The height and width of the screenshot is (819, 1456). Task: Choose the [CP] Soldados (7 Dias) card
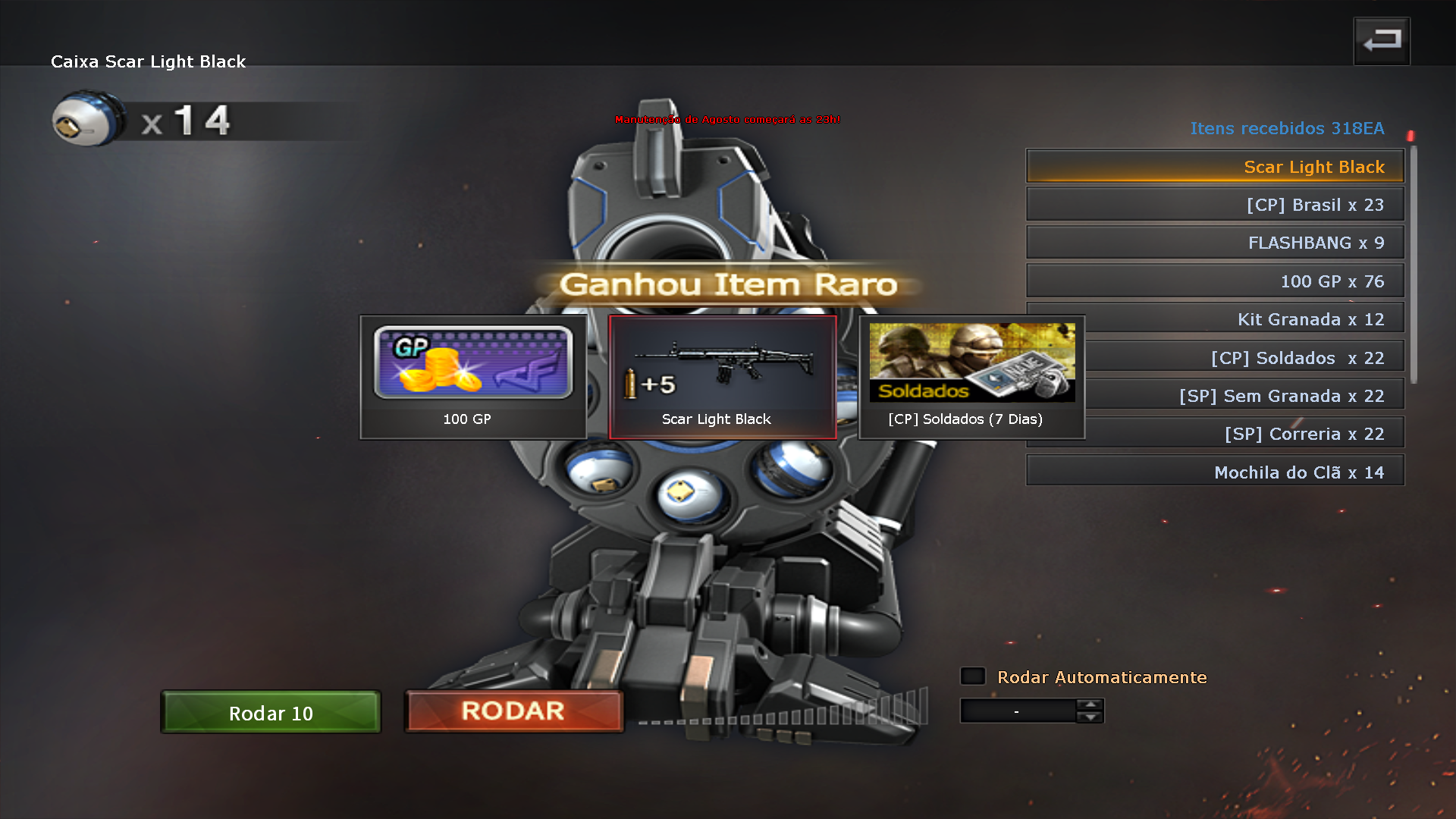(x=971, y=377)
